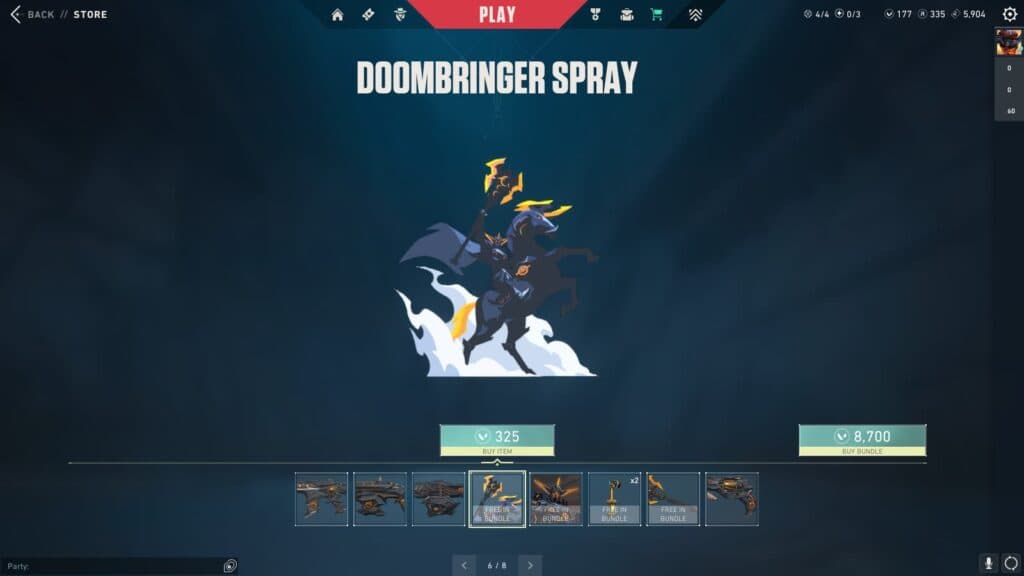
Task: Show the next bundle item
Action: 530,565
